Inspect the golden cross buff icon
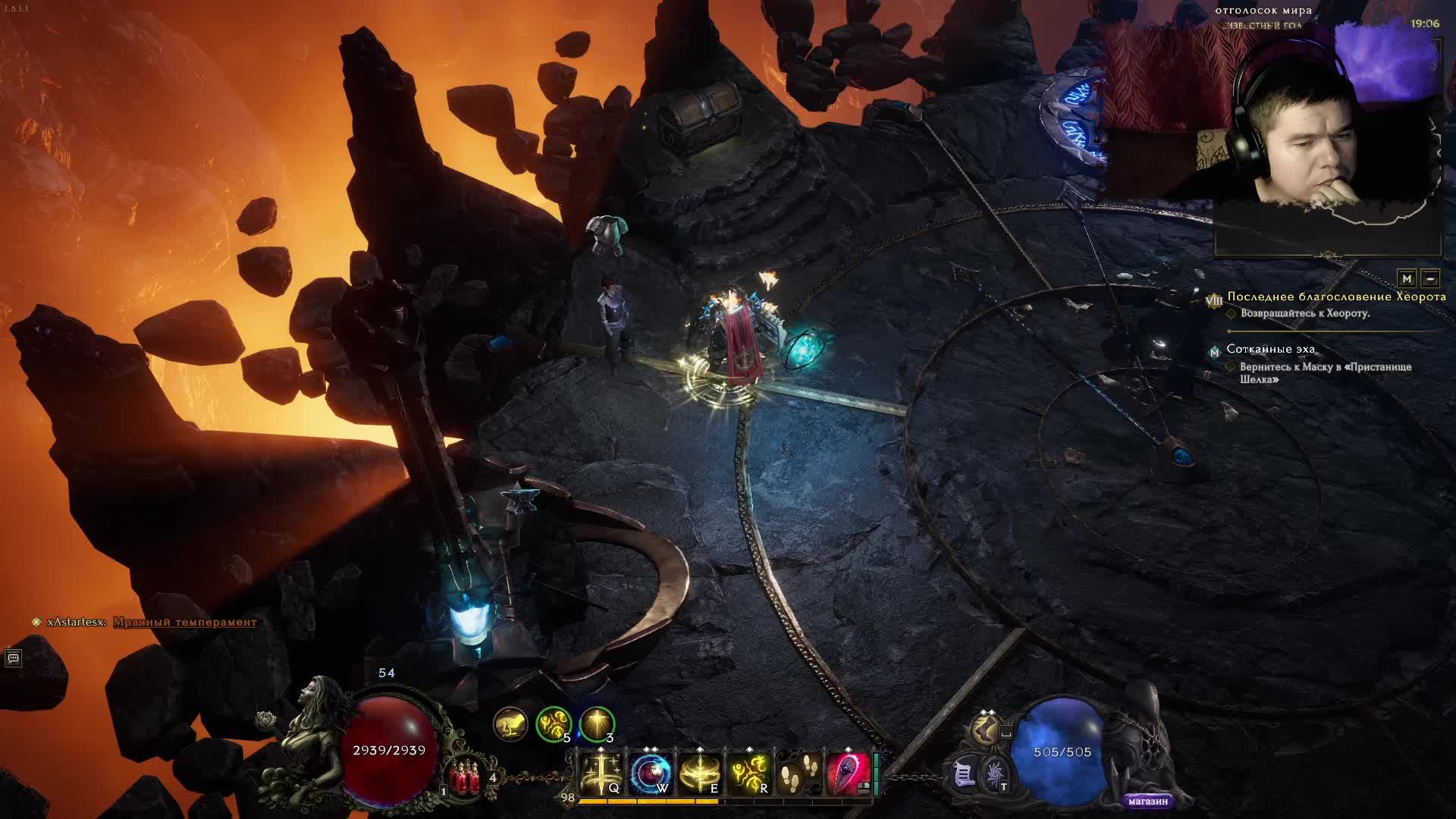Screen dimensions: 1456x819 coord(597,724)
